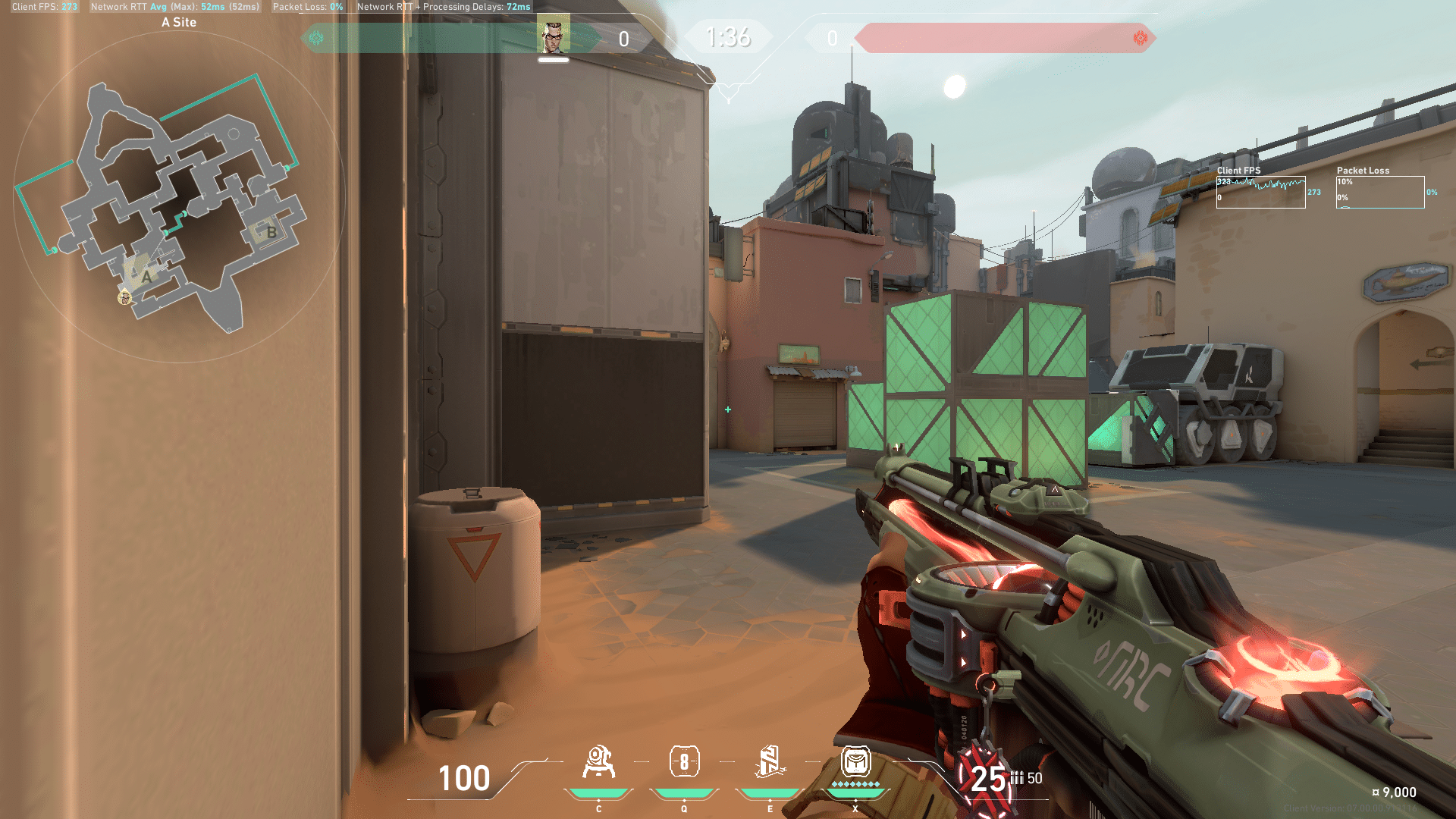
Task: Click the red enemy team emblem
Action: click(1140, 38)
